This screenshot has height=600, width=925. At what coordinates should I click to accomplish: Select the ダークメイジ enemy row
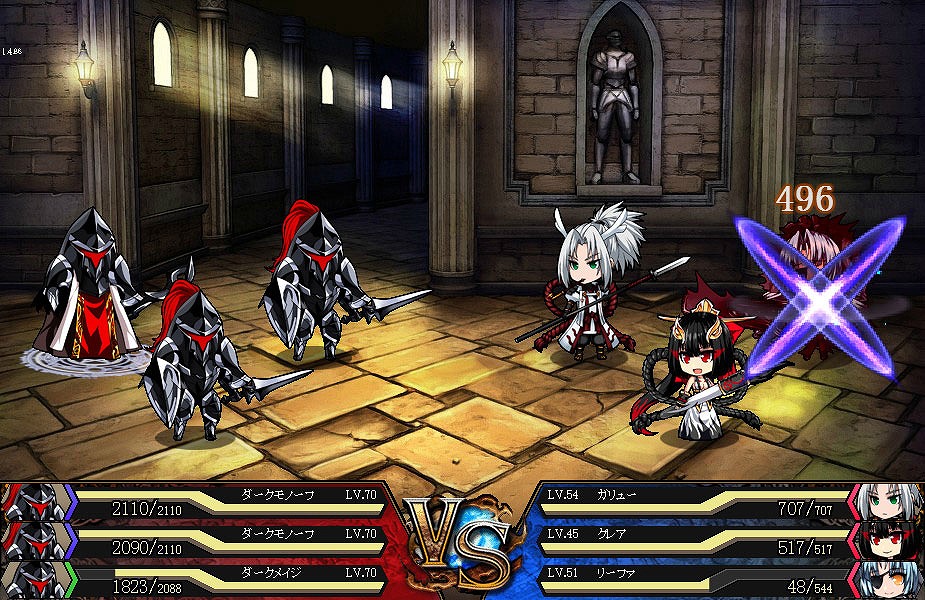200,580
